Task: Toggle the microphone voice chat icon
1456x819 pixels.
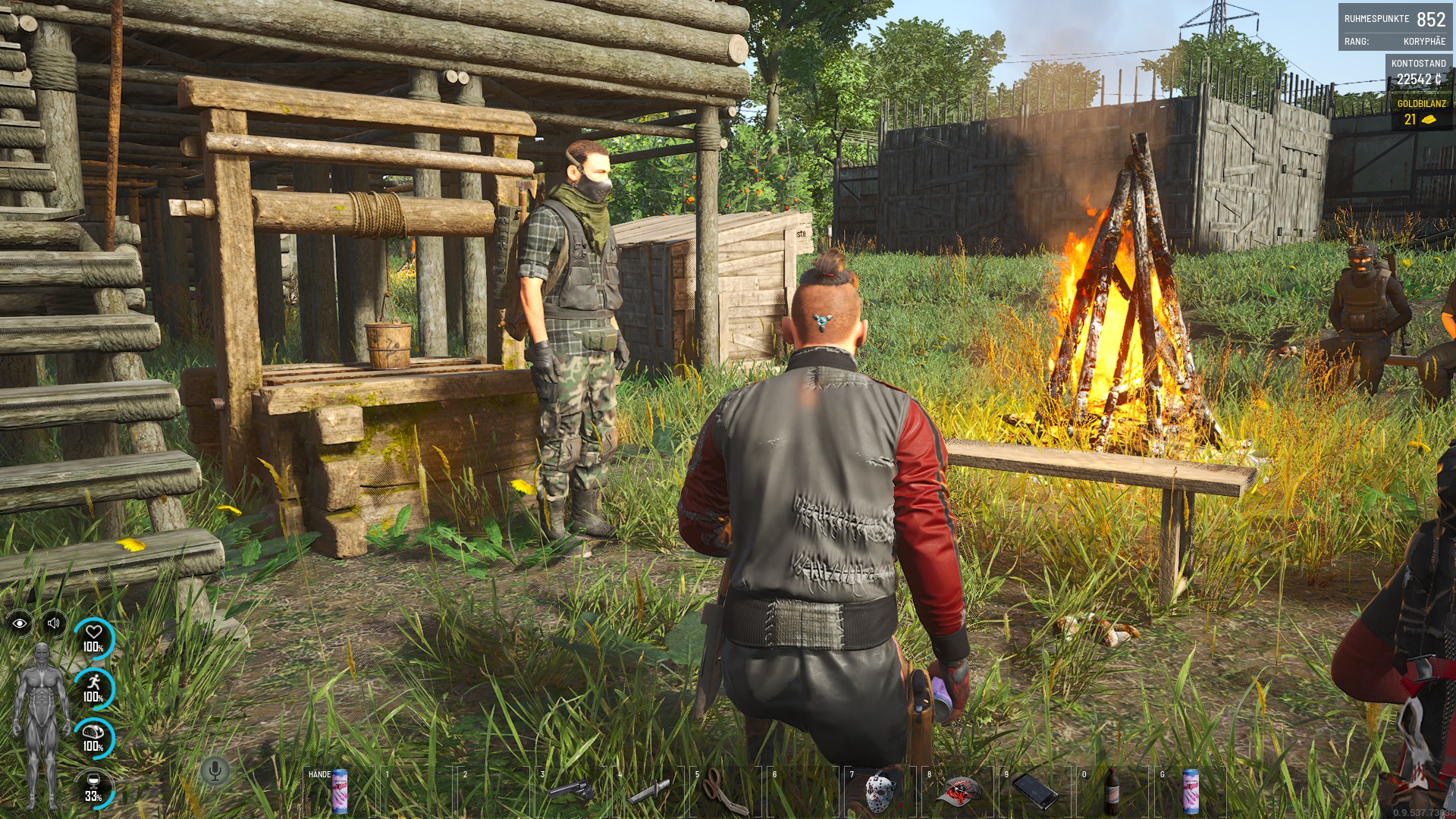Action: 215,771
